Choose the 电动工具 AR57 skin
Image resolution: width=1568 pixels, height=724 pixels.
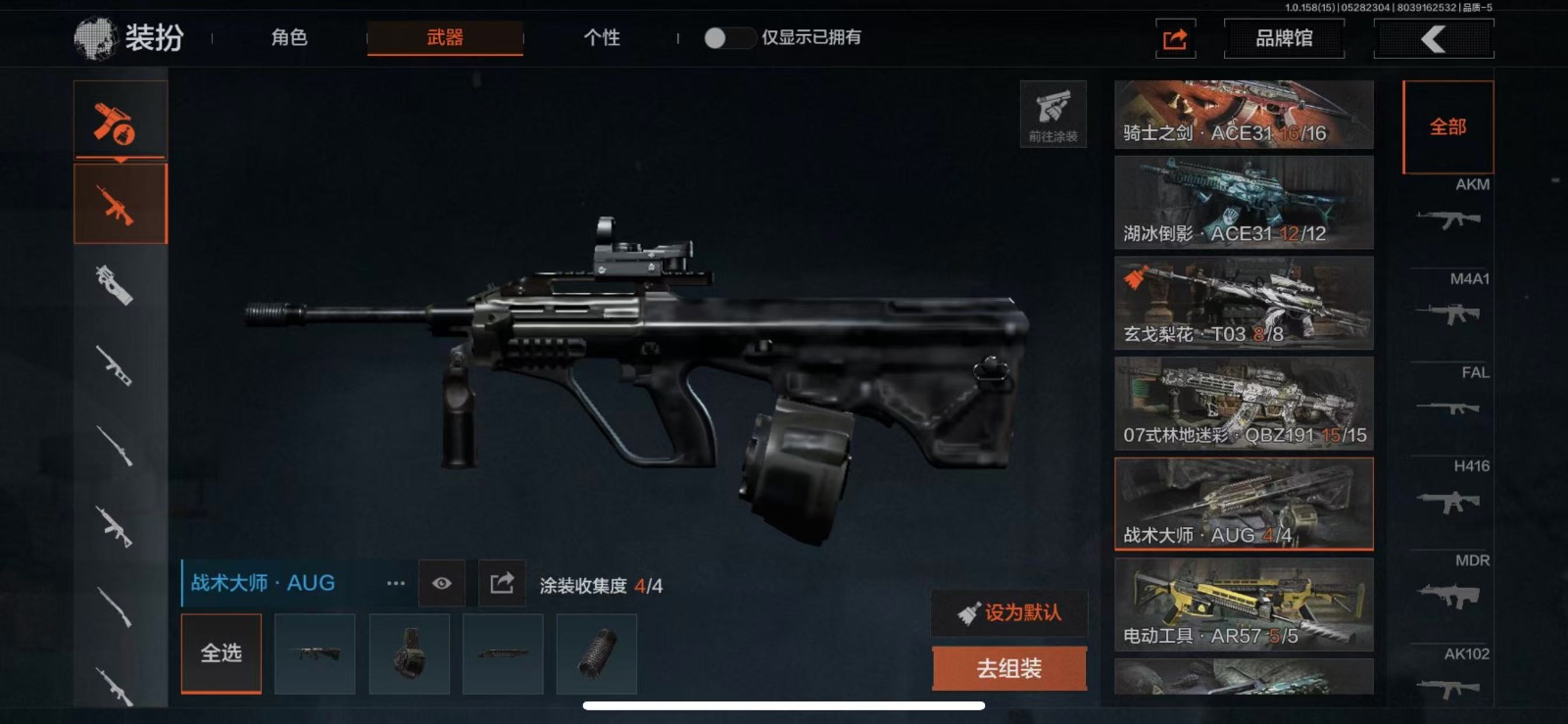pos(1244,604)
